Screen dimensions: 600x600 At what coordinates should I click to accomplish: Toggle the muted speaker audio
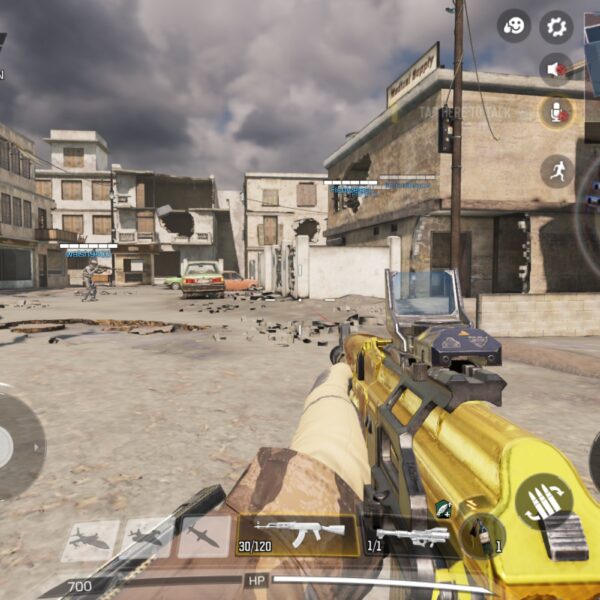tap(556, 69)
